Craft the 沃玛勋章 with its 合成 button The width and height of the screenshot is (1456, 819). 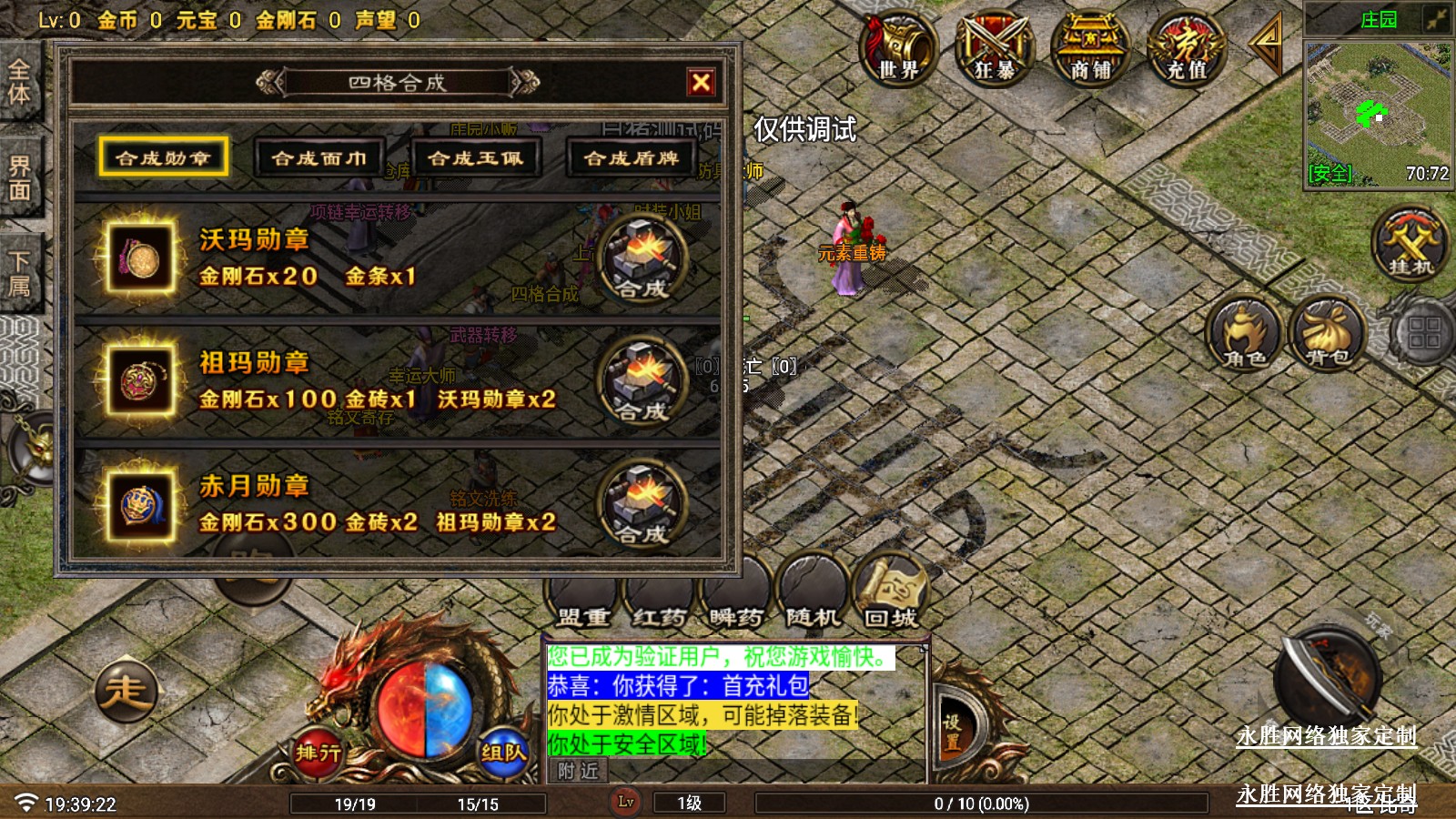(x=642, y=259)
